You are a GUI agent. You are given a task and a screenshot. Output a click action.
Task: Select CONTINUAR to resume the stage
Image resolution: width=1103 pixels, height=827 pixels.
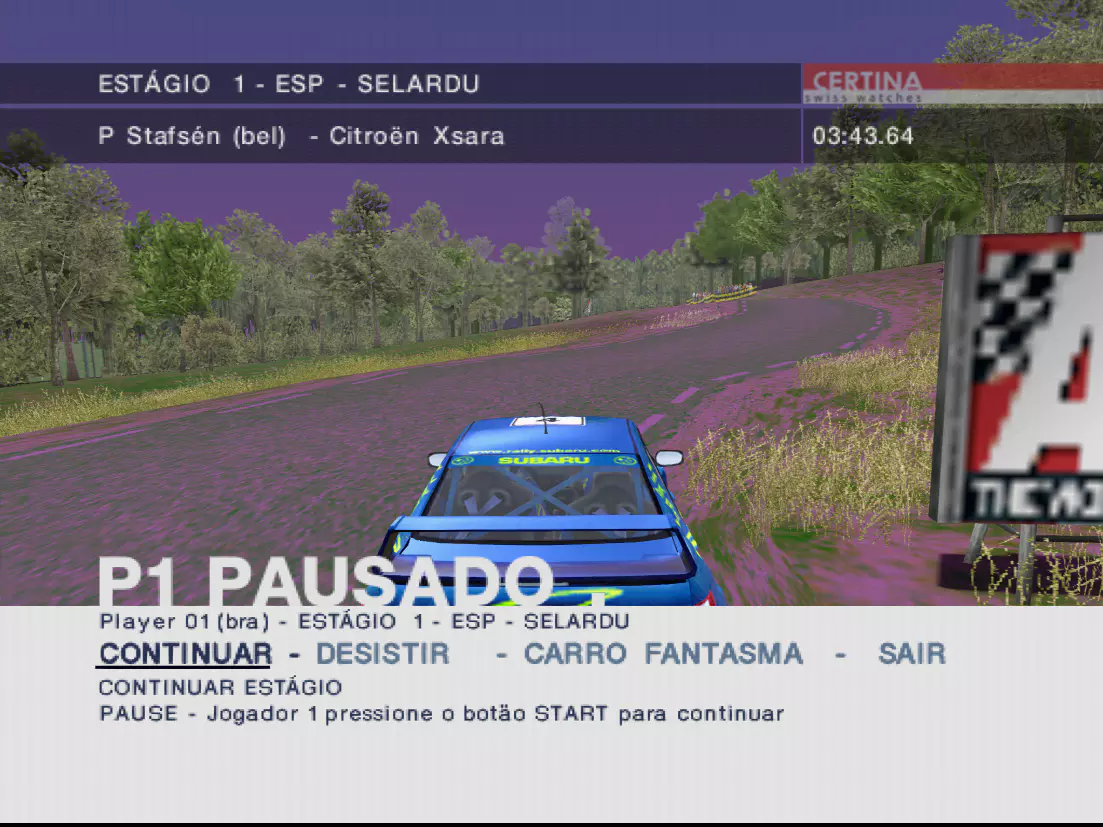(184, 654)
